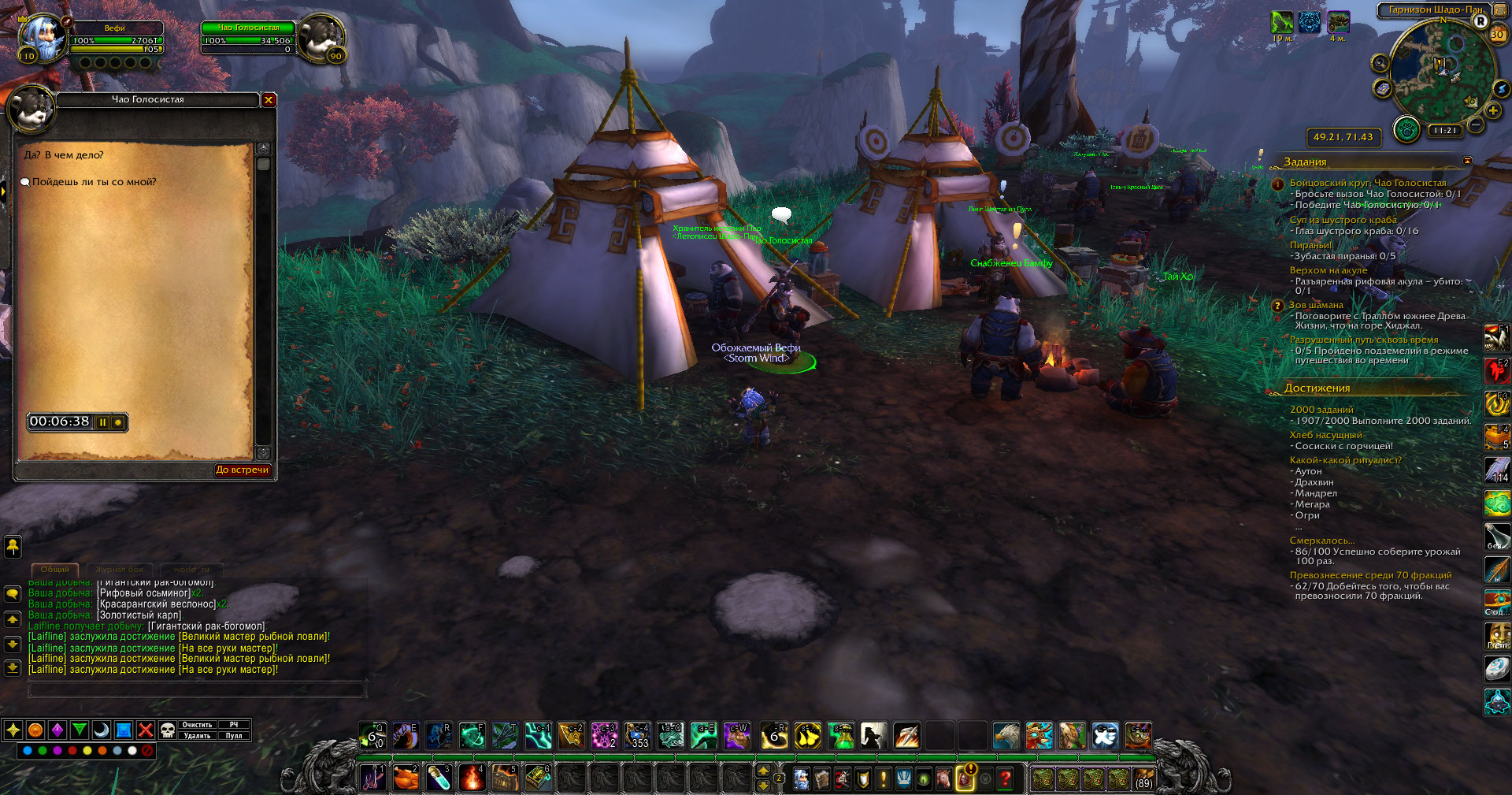Zoom out the minimap with minus button
The height and width of the screenshot is (795, 1512).
point(1476,125)
